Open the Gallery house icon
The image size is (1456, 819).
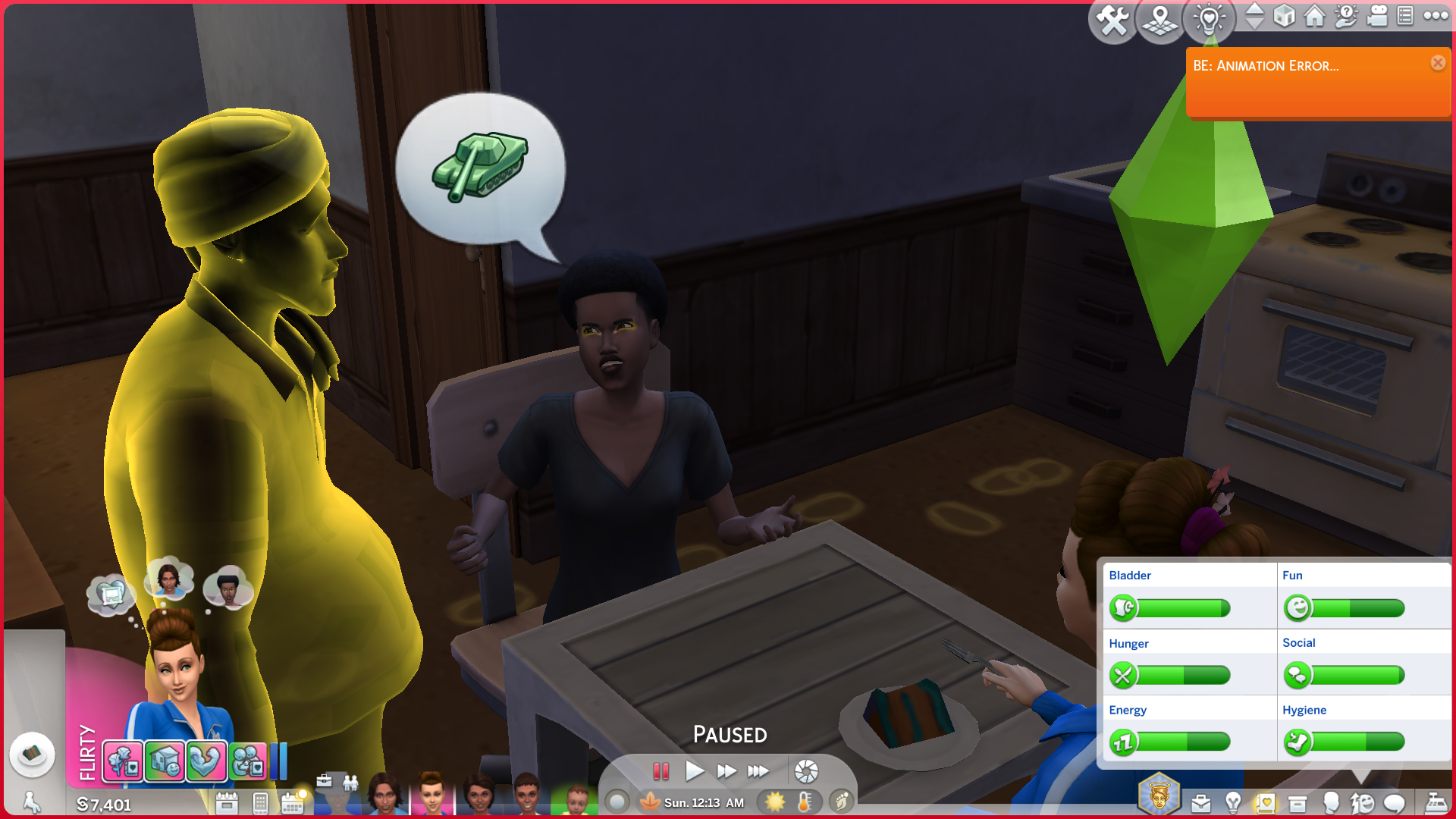coord(1314,16)
